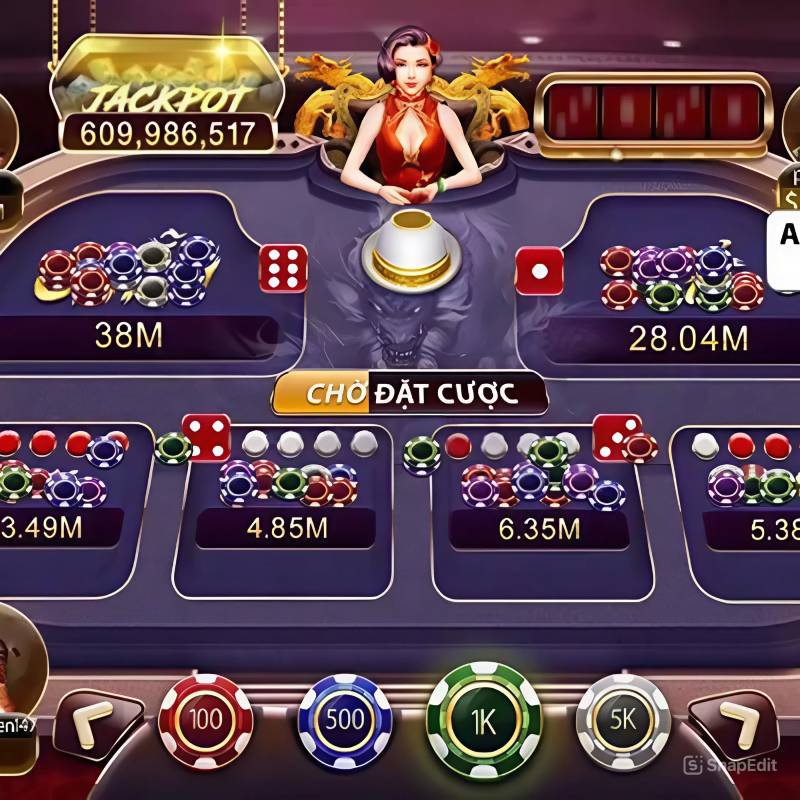Select the silver 5K chip
The height and width of the screenshot is (800, 800).
click(623, 720)
